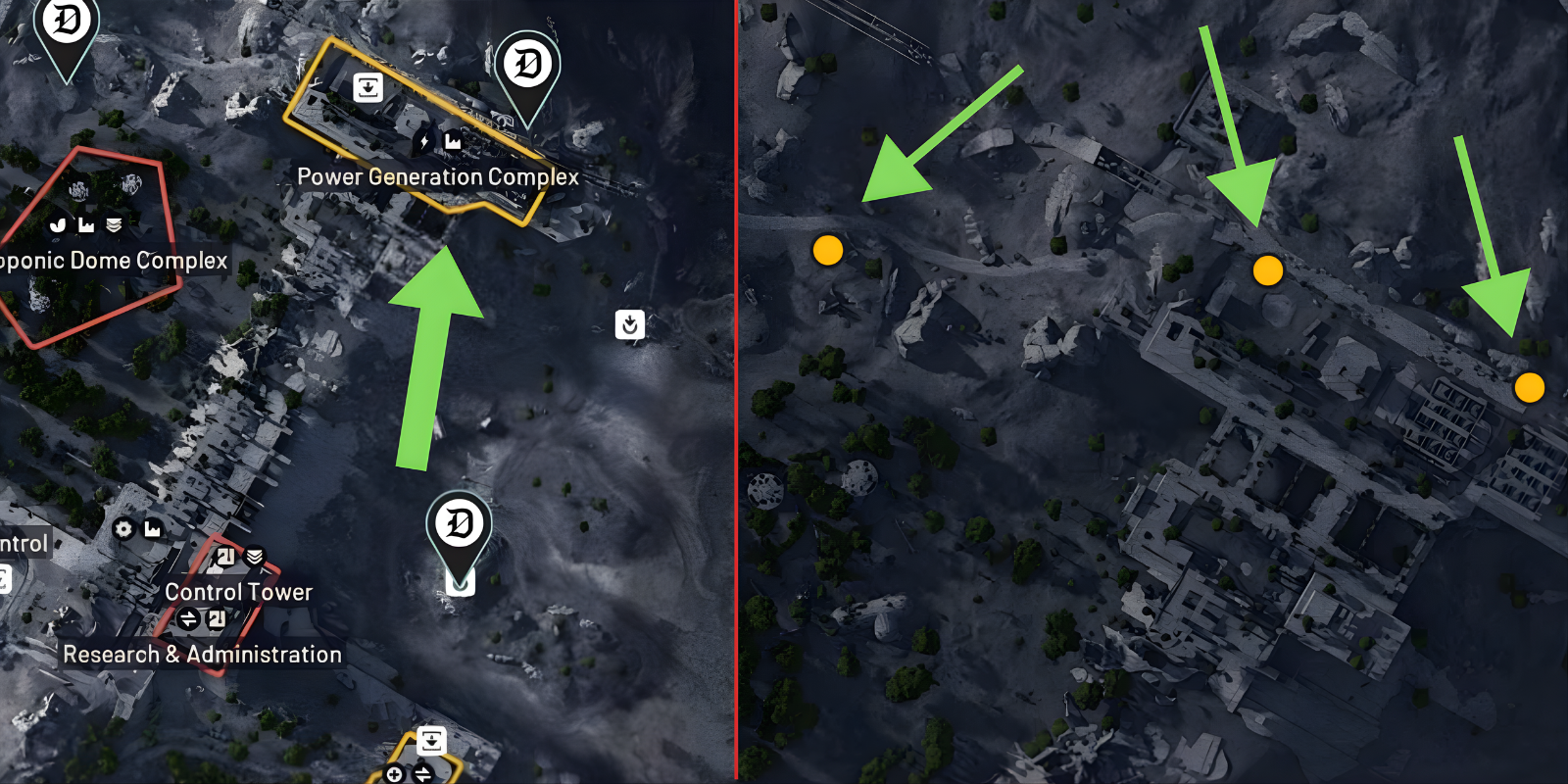Open the Control Tower location label
The height and width of the screenshot is (784, 1568).
click(x=238, y=591)
